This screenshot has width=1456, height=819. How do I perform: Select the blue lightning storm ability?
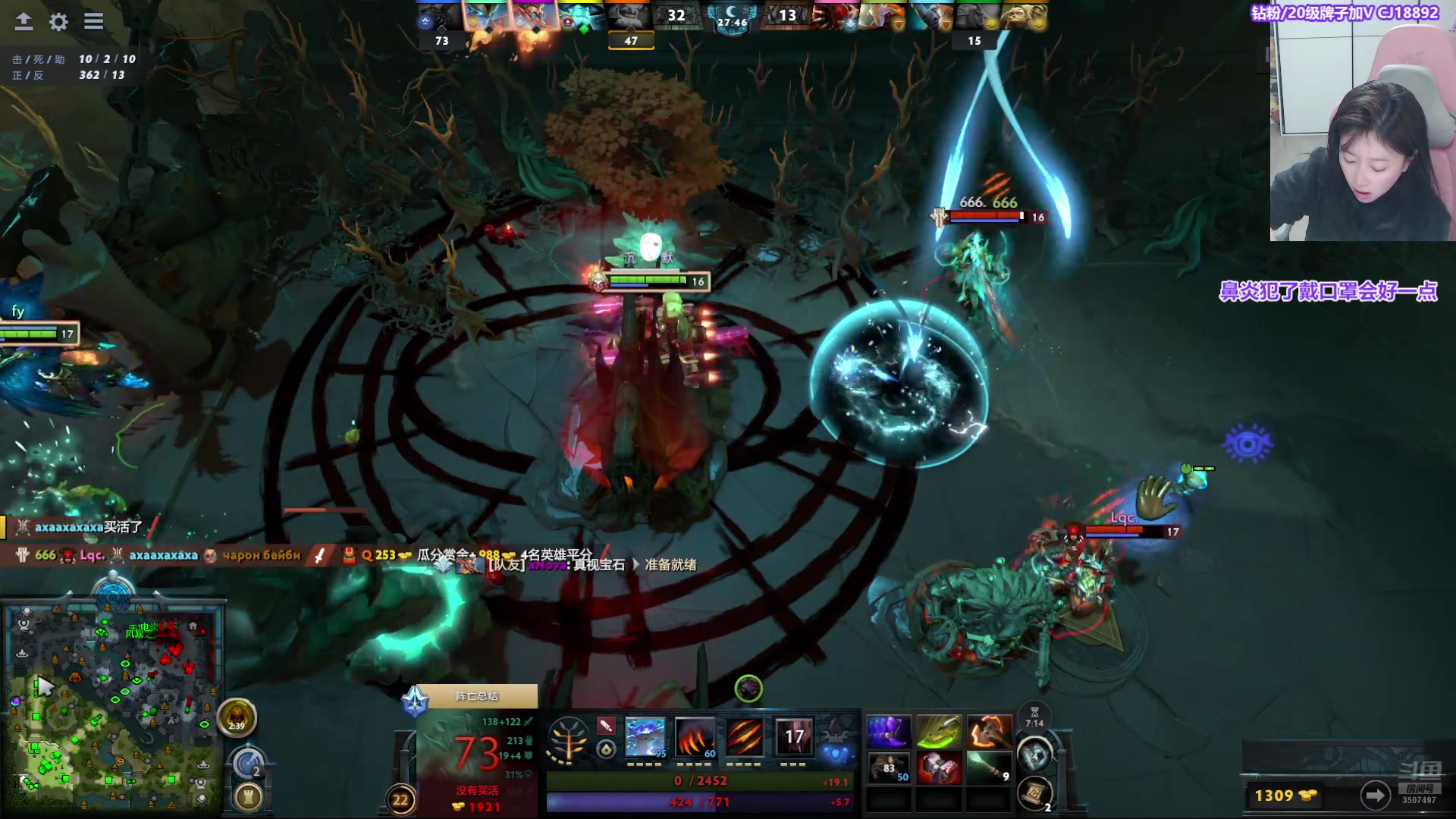[645, 737]
